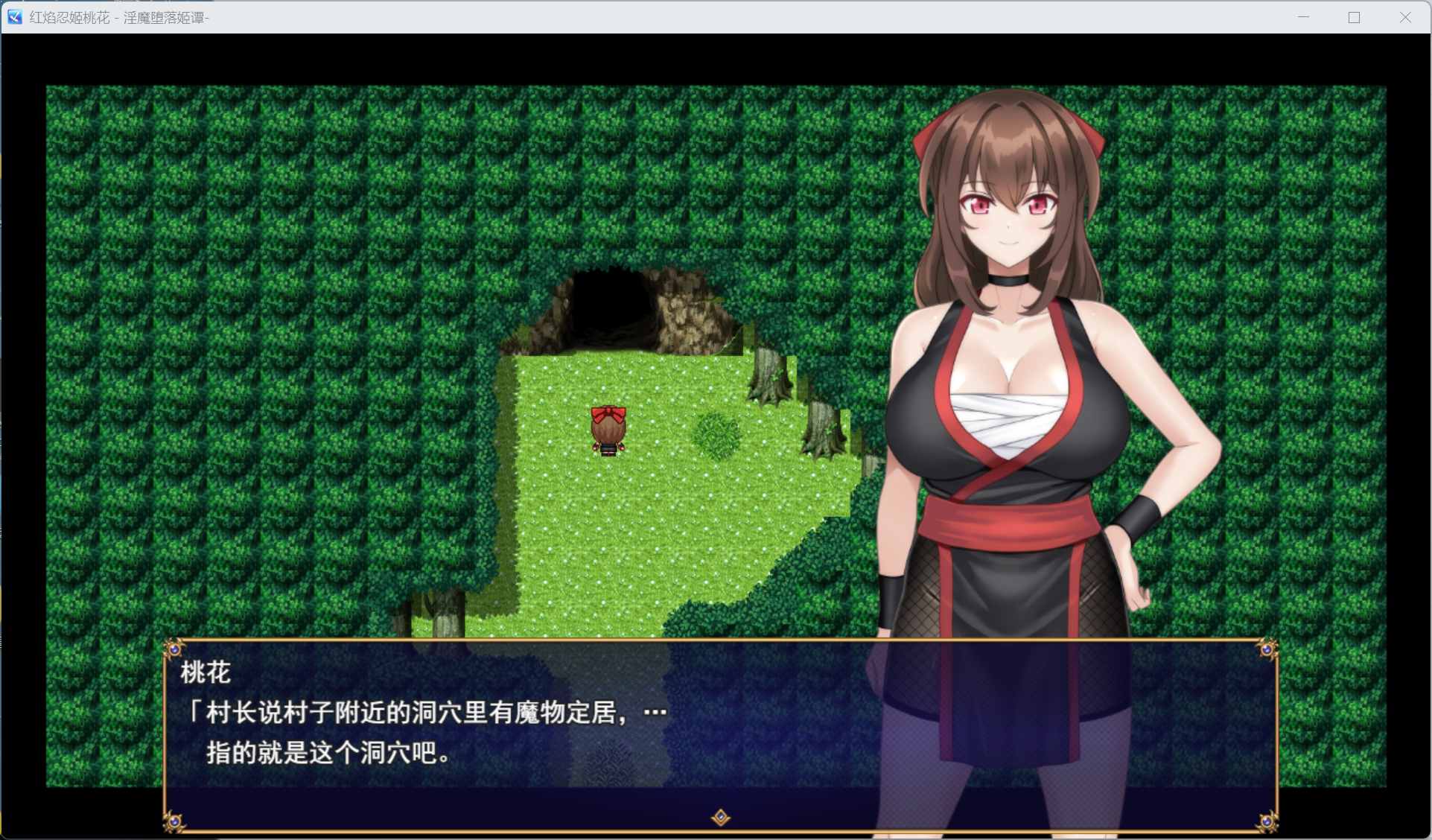The image size is (1432, 840).
Task: Click the diamond continue indicator below the dialogue
Action: (719, 816)
